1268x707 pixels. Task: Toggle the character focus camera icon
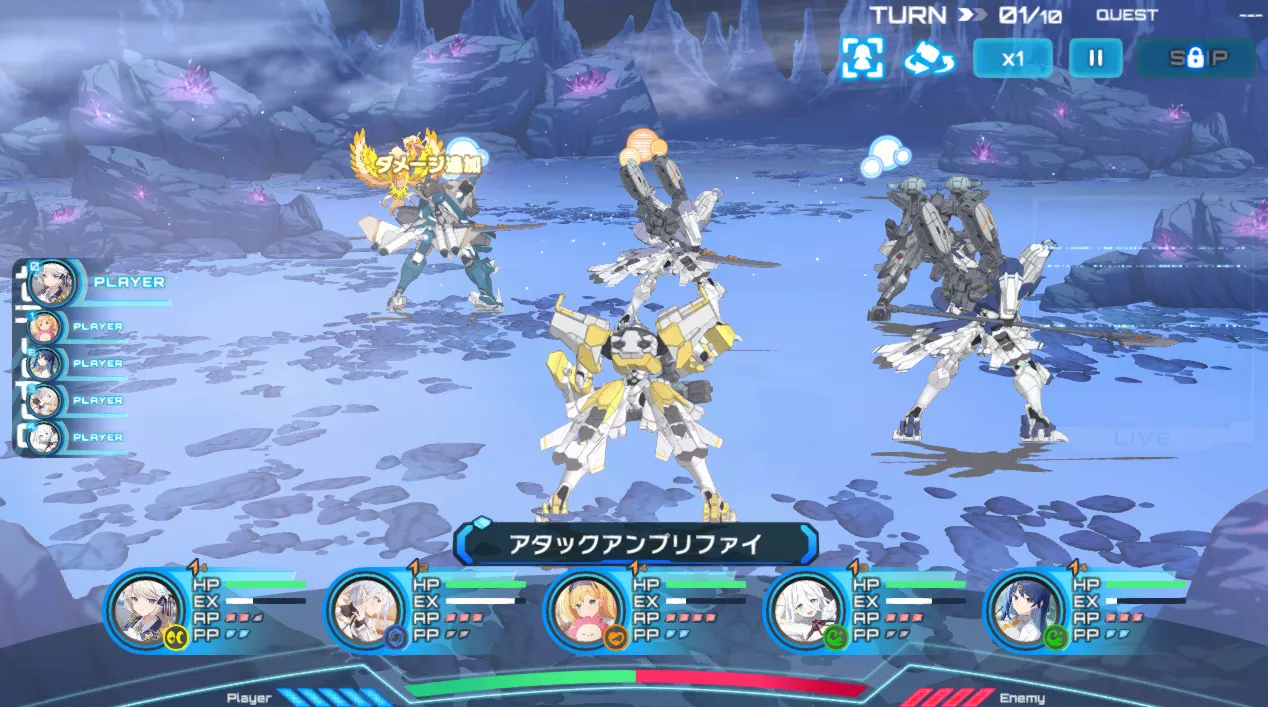862,58
